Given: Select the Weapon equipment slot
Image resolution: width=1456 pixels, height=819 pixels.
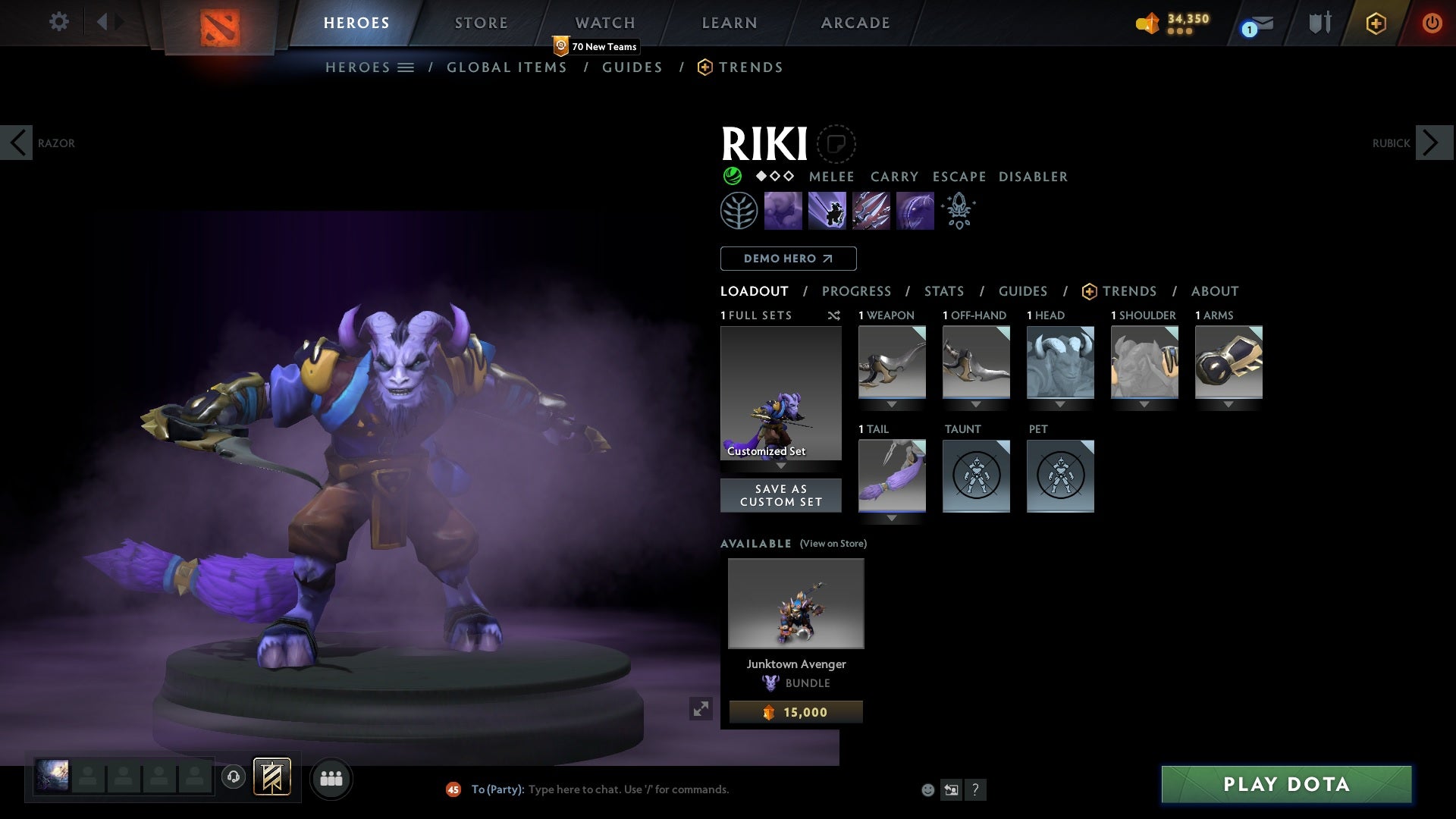Looking at the screenshot, I should 892,362.
